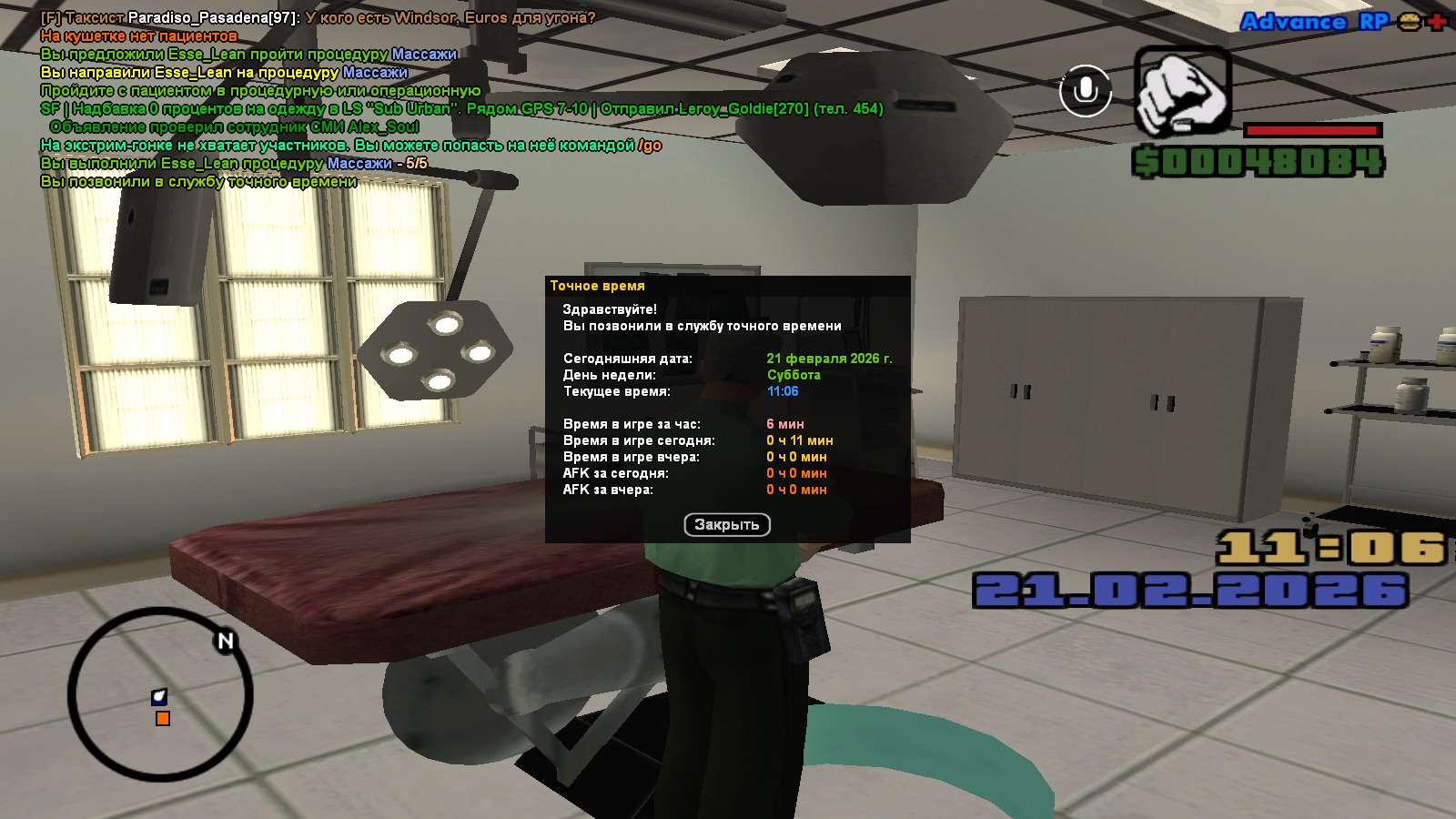Click the circular minimap radar

[x=160, y=693]
